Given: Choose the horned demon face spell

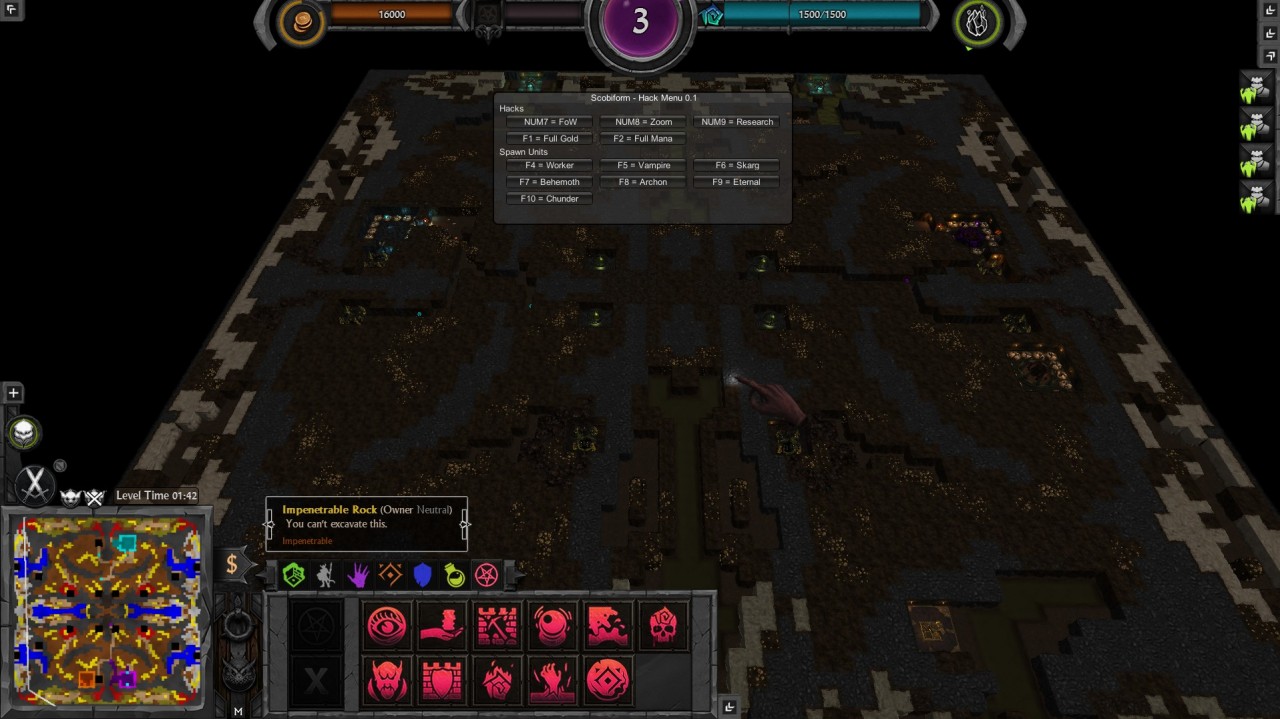Looking at the screenshot, I should pos(387,681).
